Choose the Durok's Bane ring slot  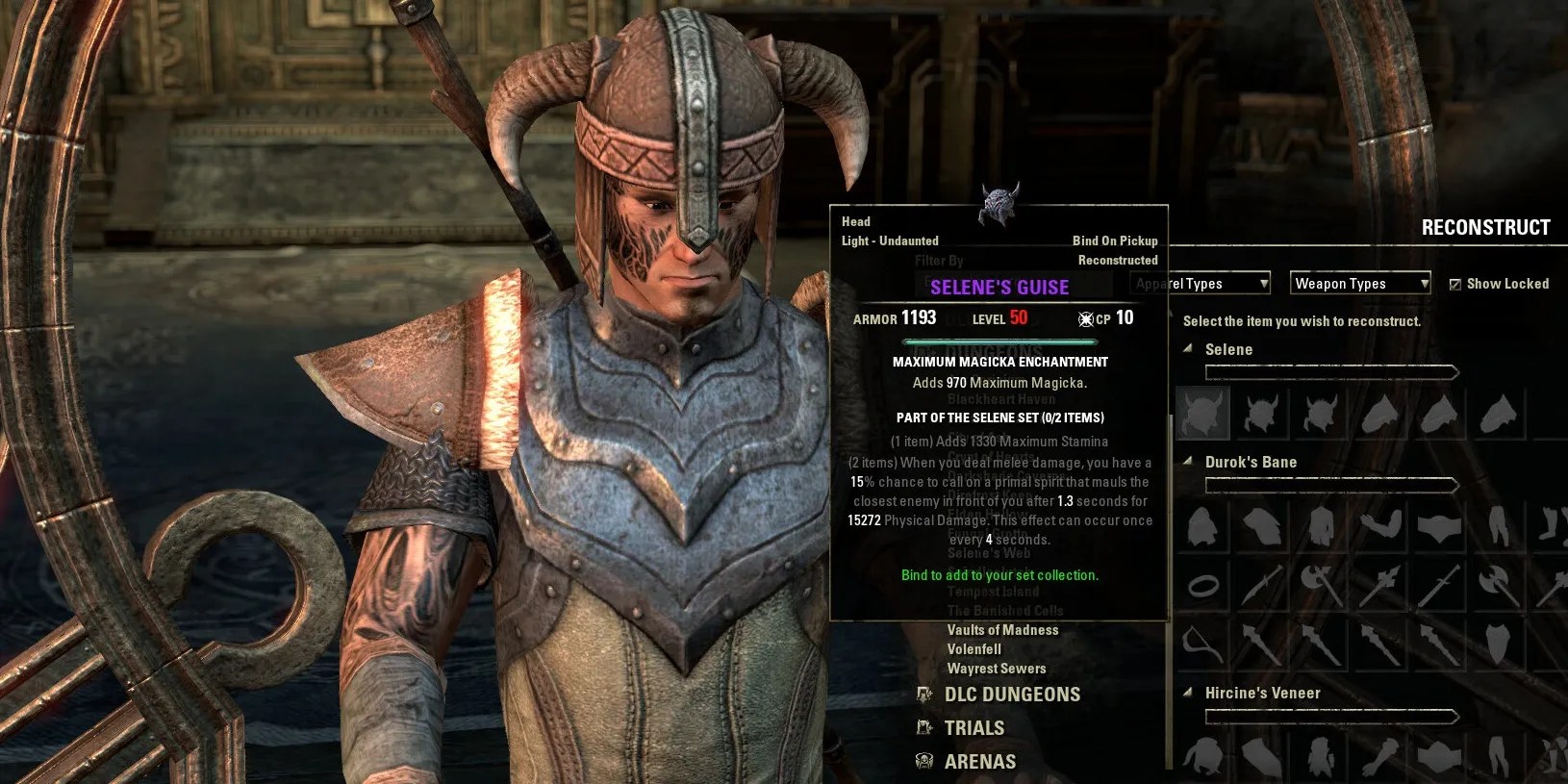point(1202,585)
